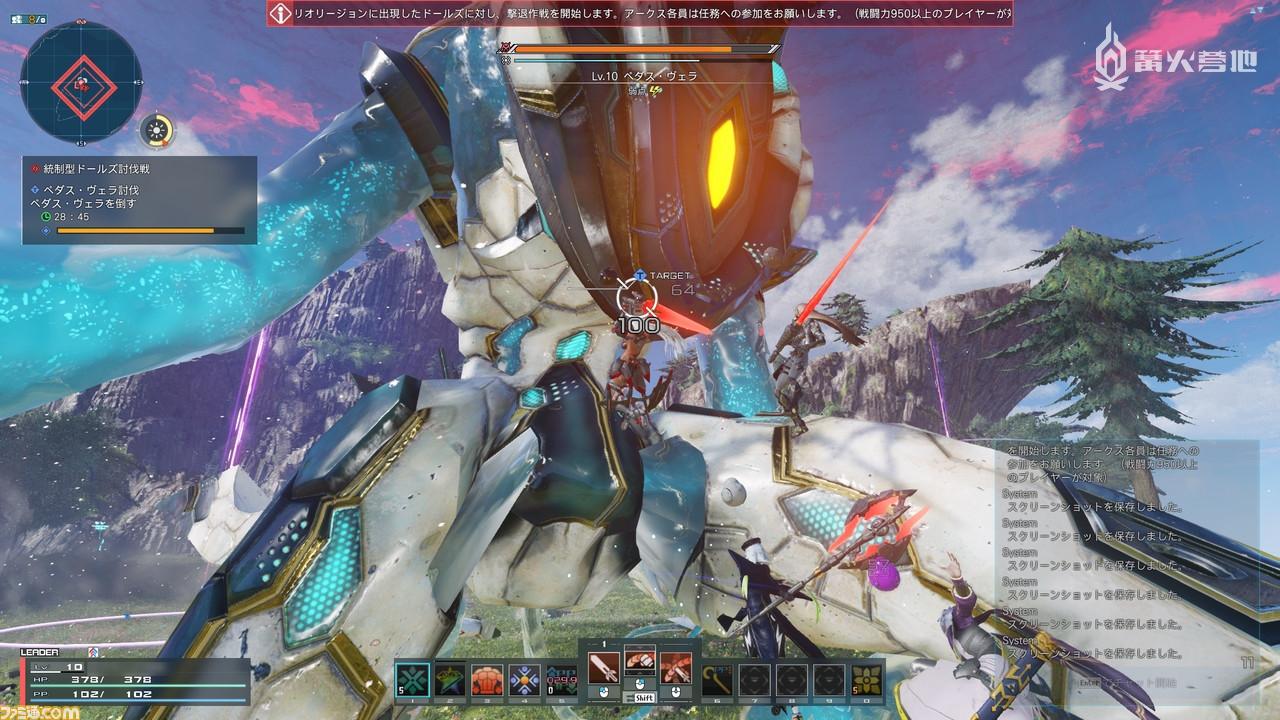
Task: Select the cane weapon icon in subpalette slot 6
Action: 717,678
